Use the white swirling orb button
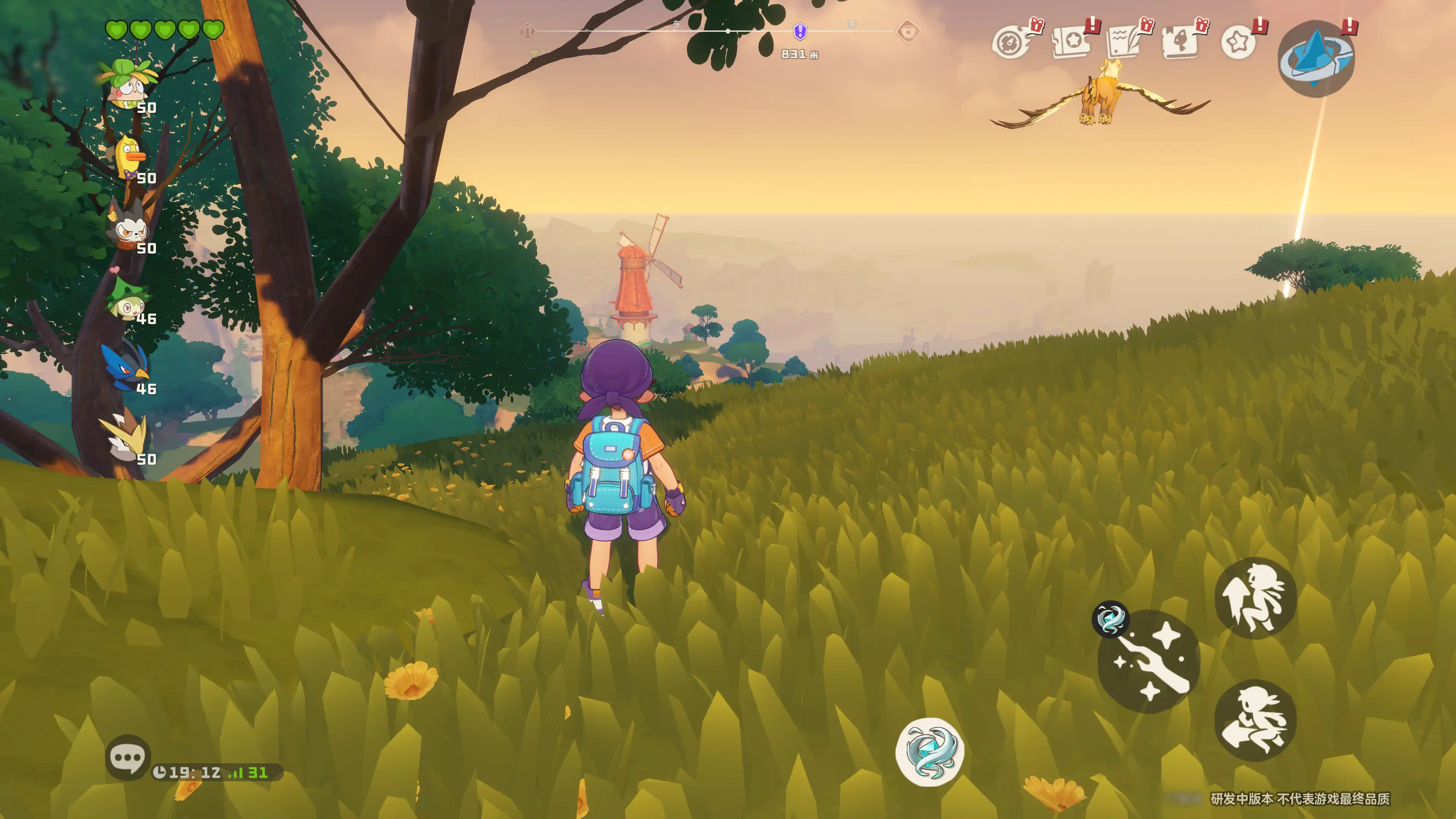 (x=930, y=752)
